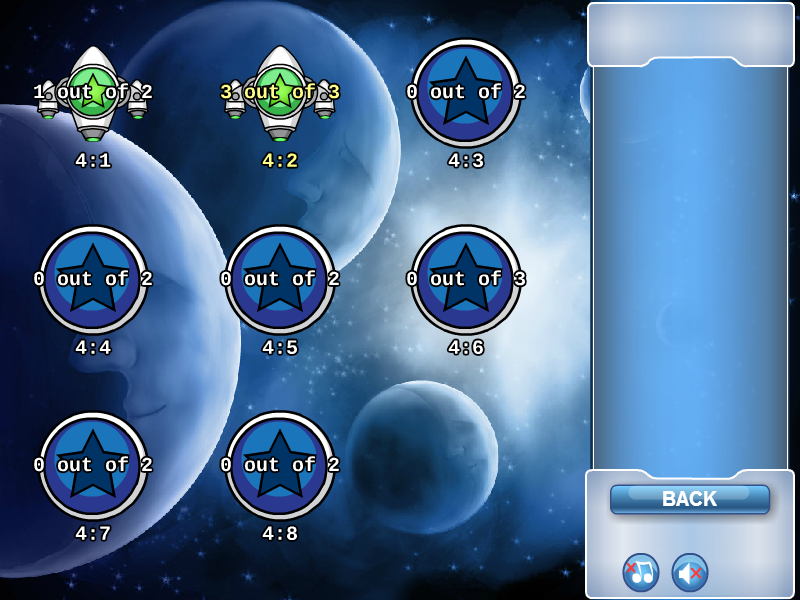Choose level 4:6 star badge
Image resolution: width=800 pixels, height=600 pixels.
[x=466, y=279]
